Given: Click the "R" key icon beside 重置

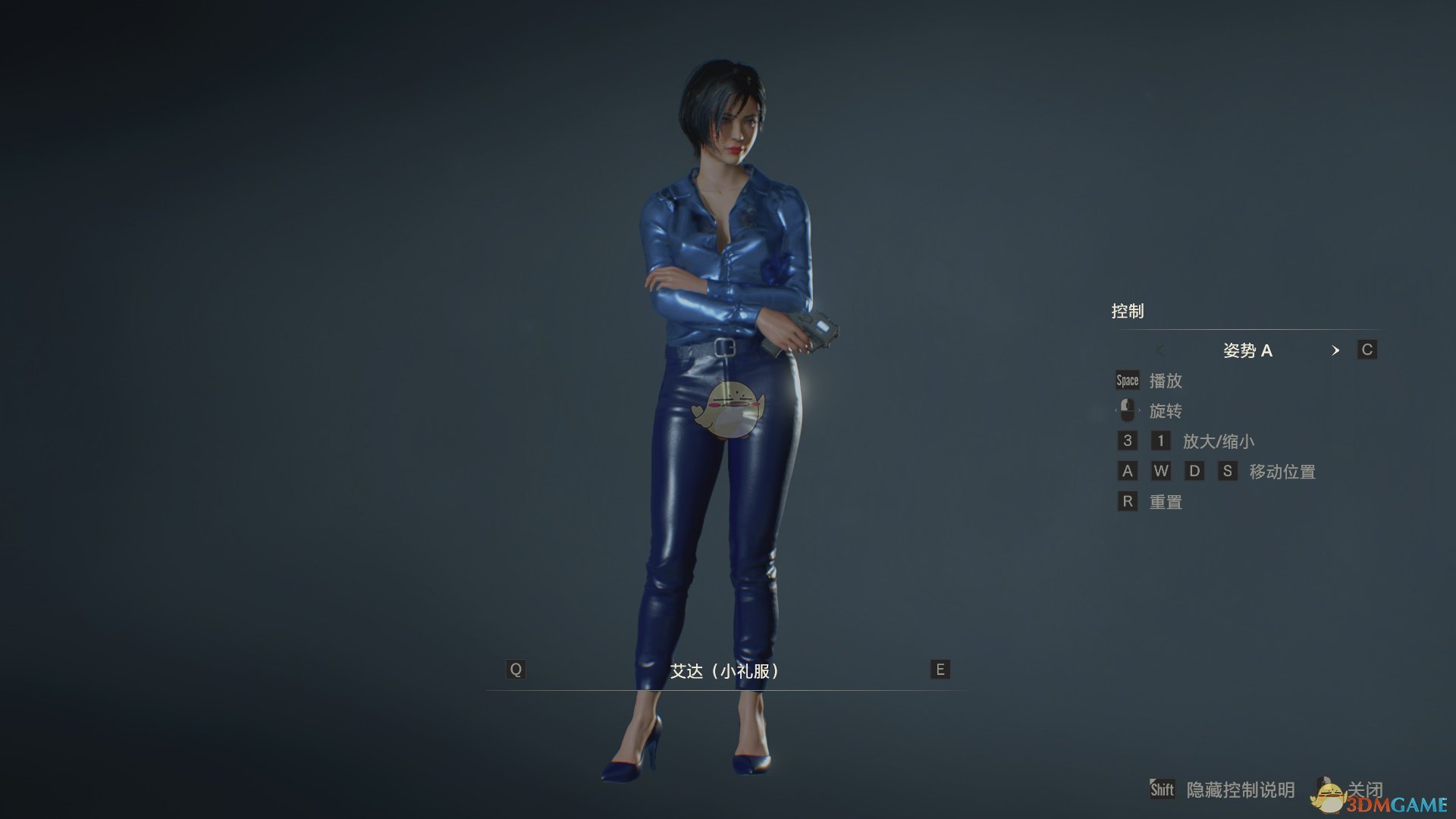Looking at the screenshot, I should tap(1127, 501).
